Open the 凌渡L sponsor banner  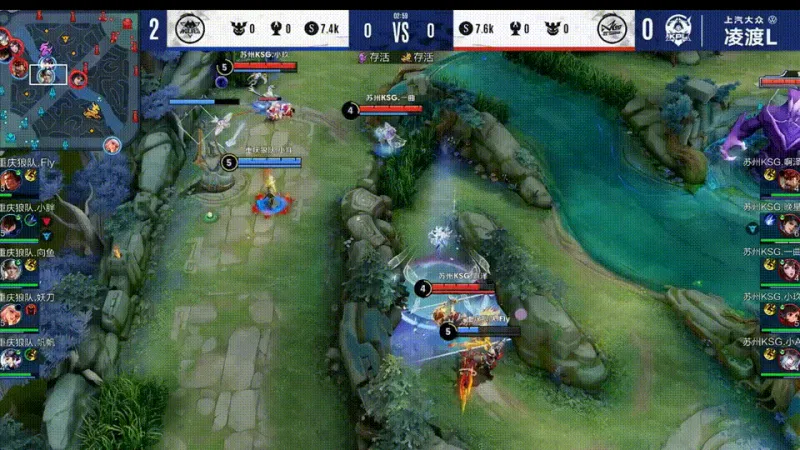(752, 30)
